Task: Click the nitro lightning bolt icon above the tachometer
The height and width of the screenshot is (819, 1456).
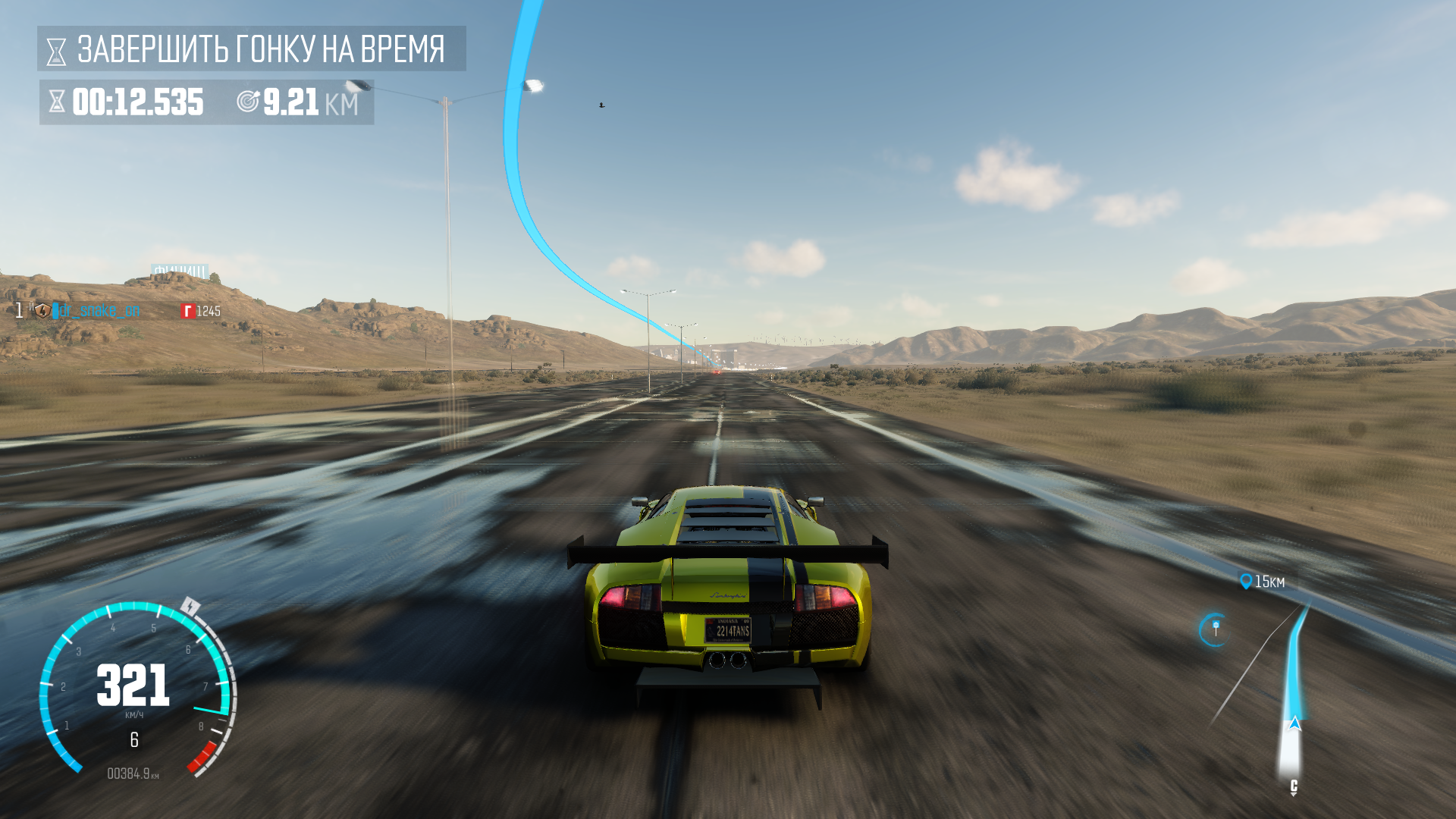Action: coord(190,607)
